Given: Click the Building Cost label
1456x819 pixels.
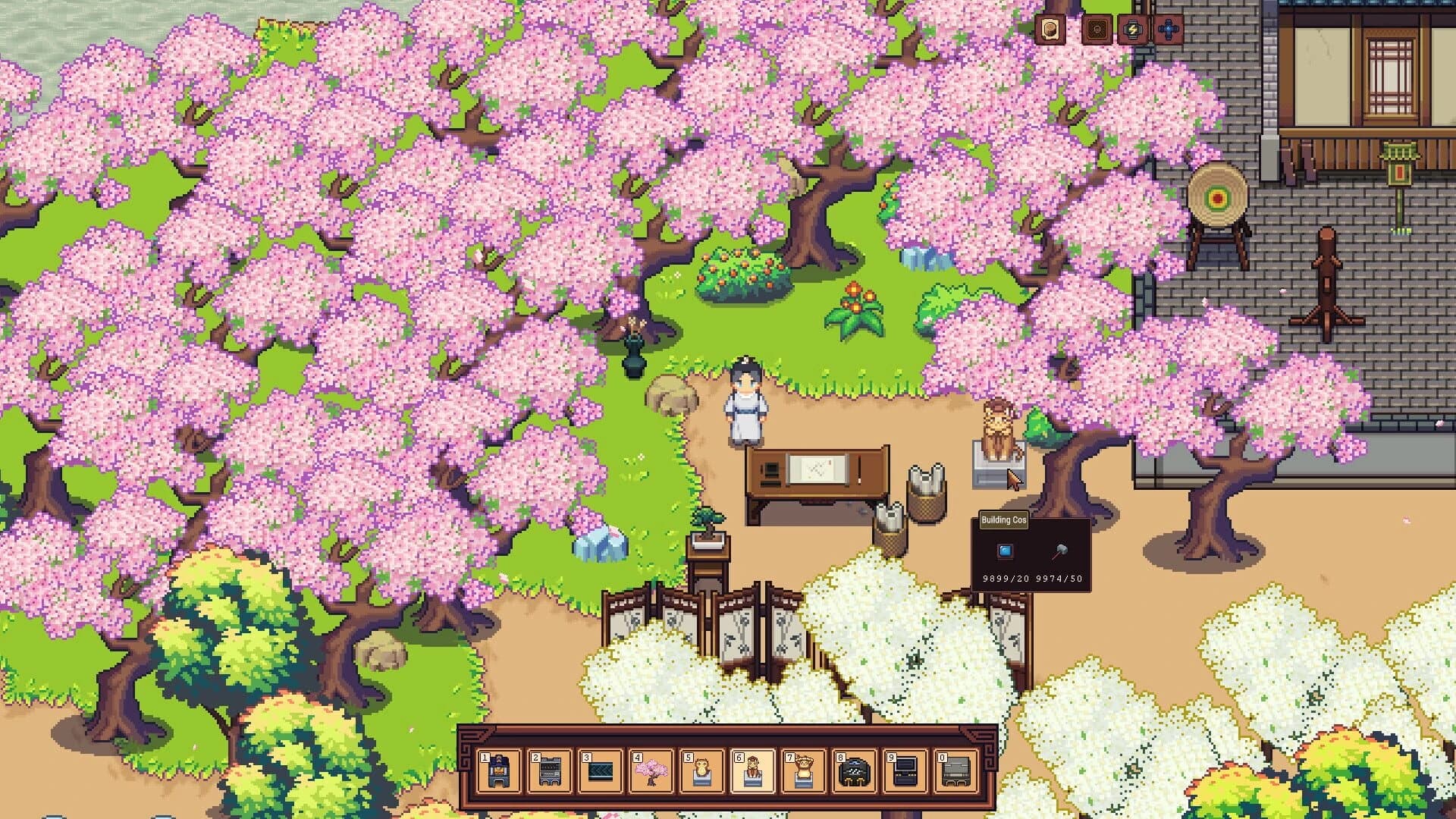Looking at the screenshot, I should pos(1004,521).
